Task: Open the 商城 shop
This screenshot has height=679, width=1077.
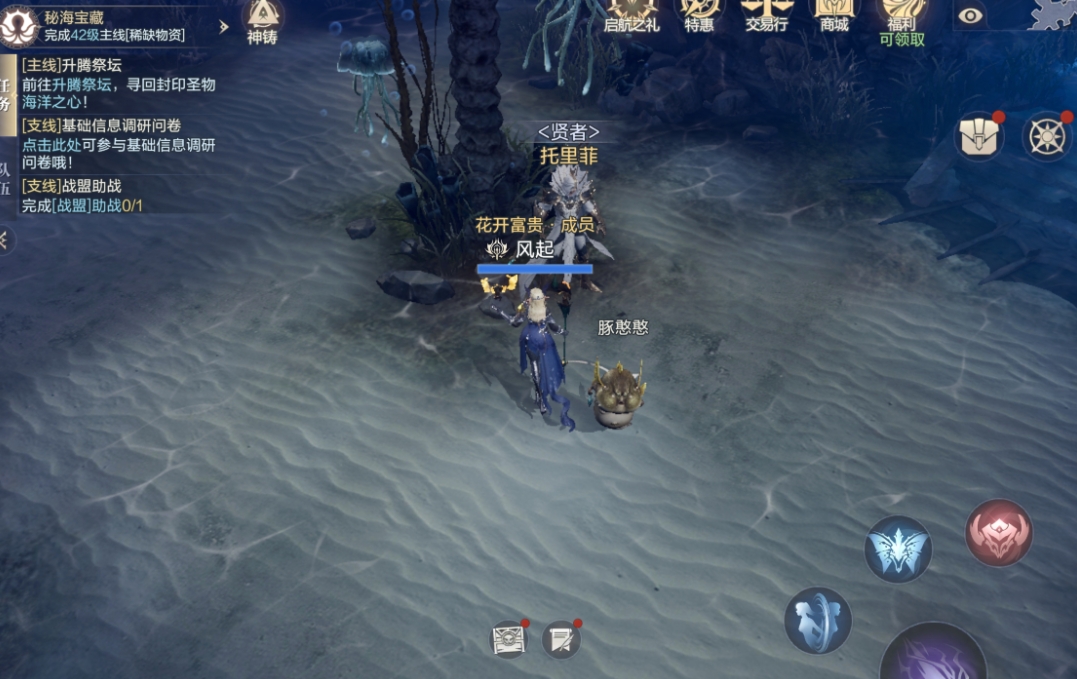Action: click(834, 16)
